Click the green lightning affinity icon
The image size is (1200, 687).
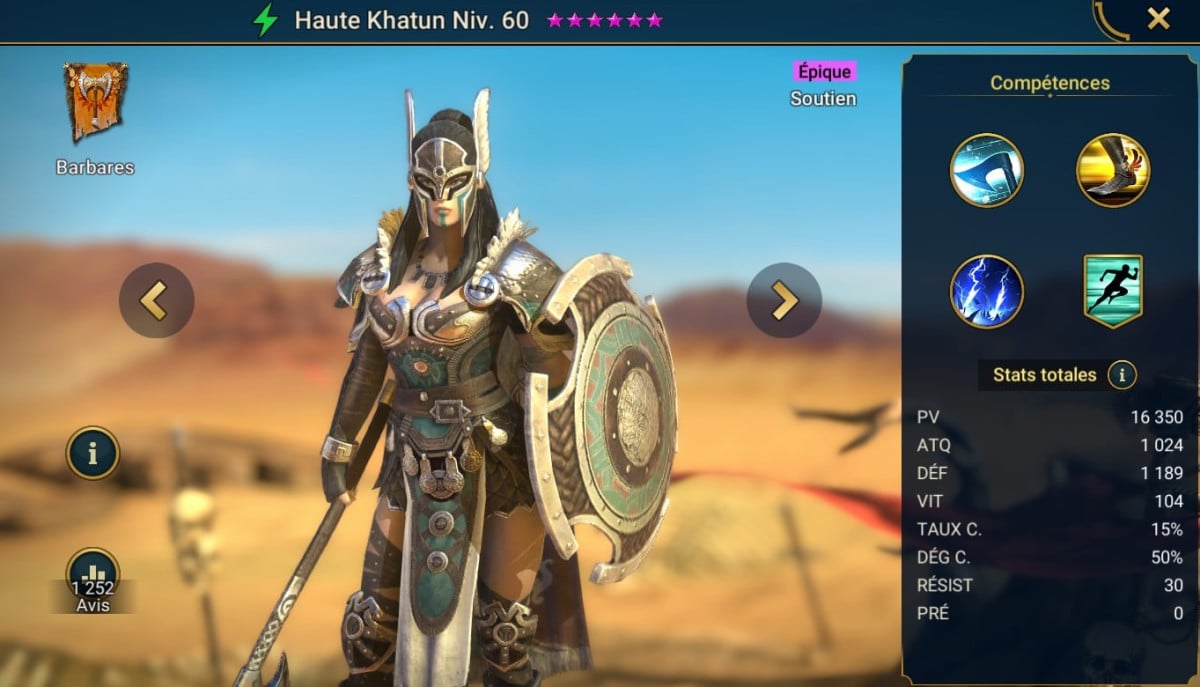[x=265, y=21]
